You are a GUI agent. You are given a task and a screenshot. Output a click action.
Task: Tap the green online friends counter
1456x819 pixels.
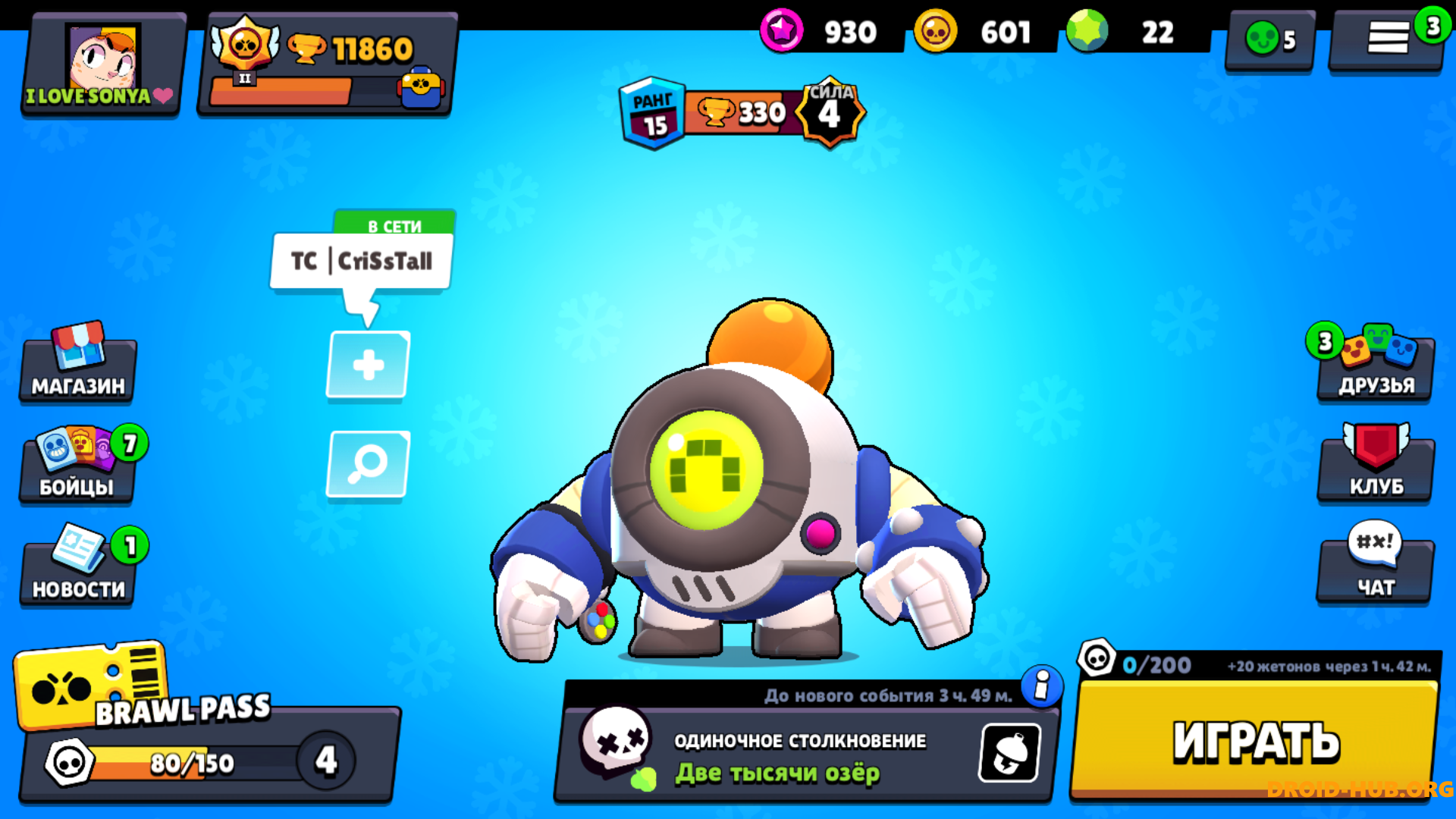pos(1270,39)
